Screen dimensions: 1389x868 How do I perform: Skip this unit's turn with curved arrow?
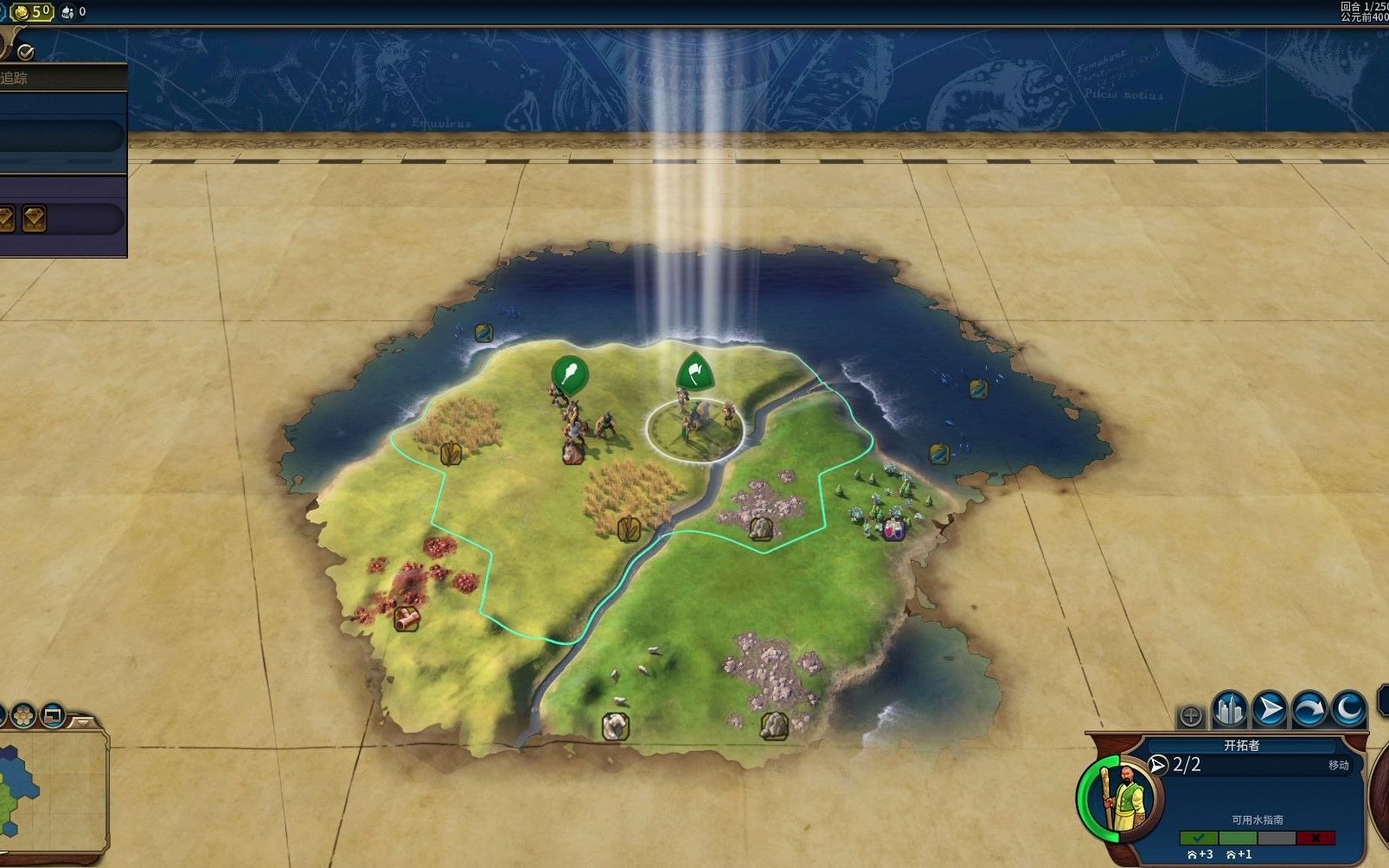click(x=1309, y=710)
